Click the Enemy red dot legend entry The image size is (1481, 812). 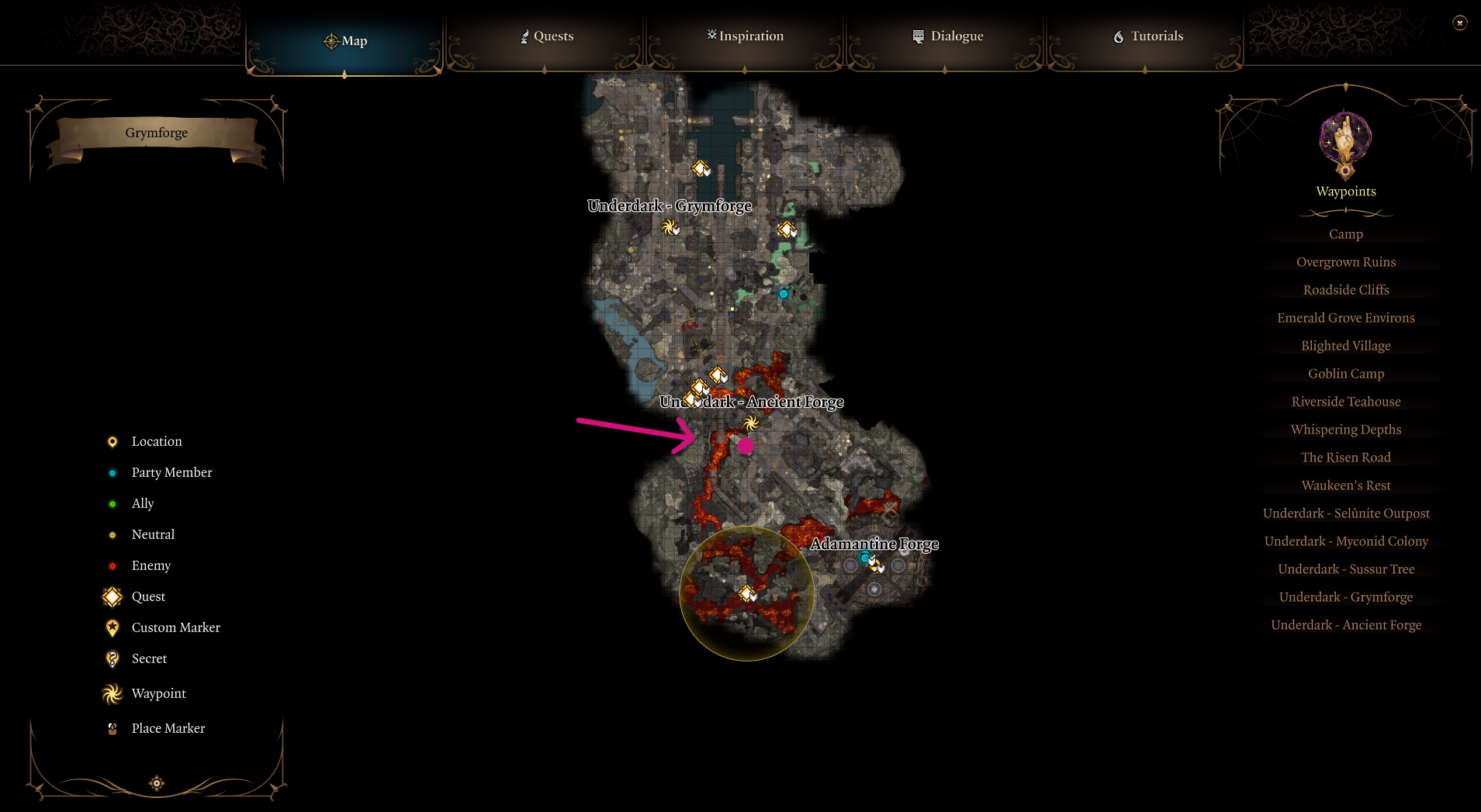pyautogui.click(x=112, y=565)
